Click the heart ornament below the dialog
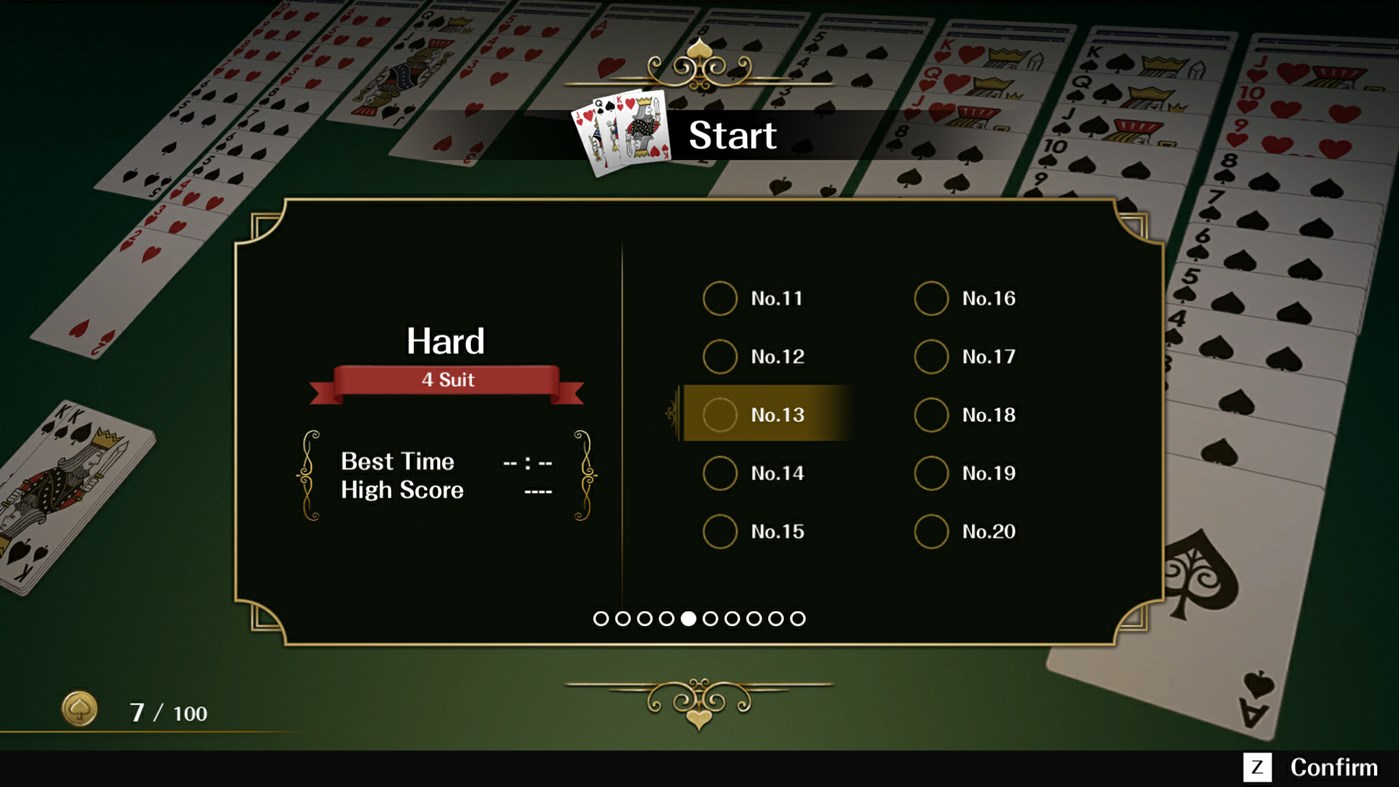The image size is (1399, 787). tap(699, 715)
